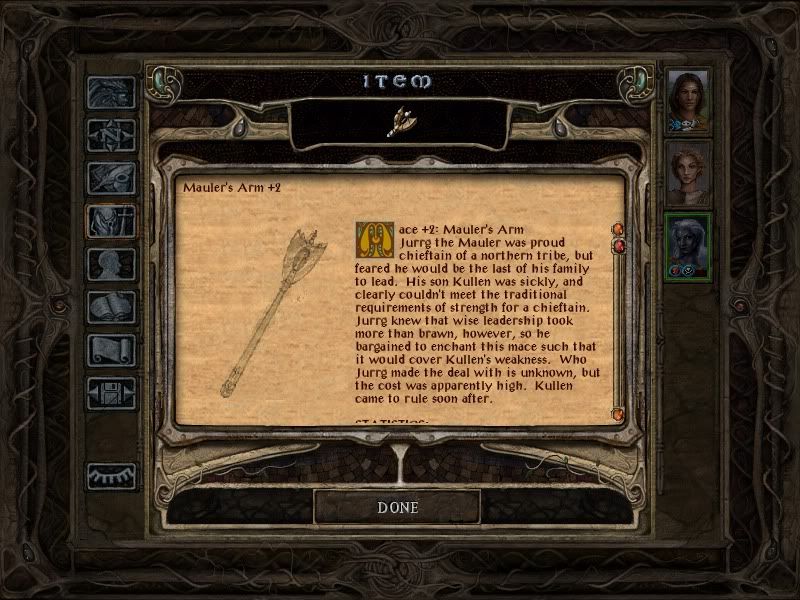The height and width of the screenshot is (600, 800).
Task: Click the description scroll-down orange gem
Action: 618,412
